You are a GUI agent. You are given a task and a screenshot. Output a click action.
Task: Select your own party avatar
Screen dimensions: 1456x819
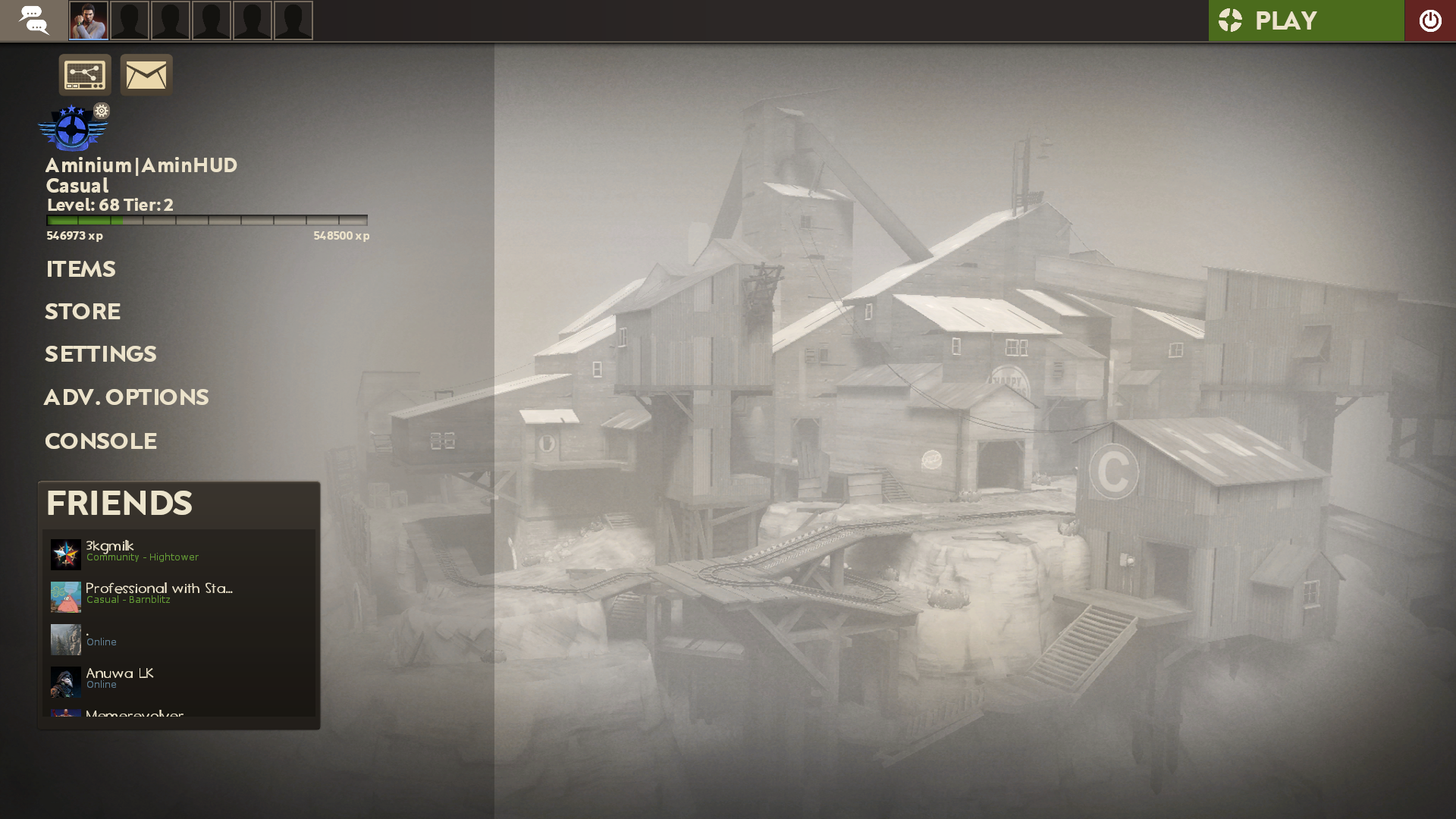[89, 20]
